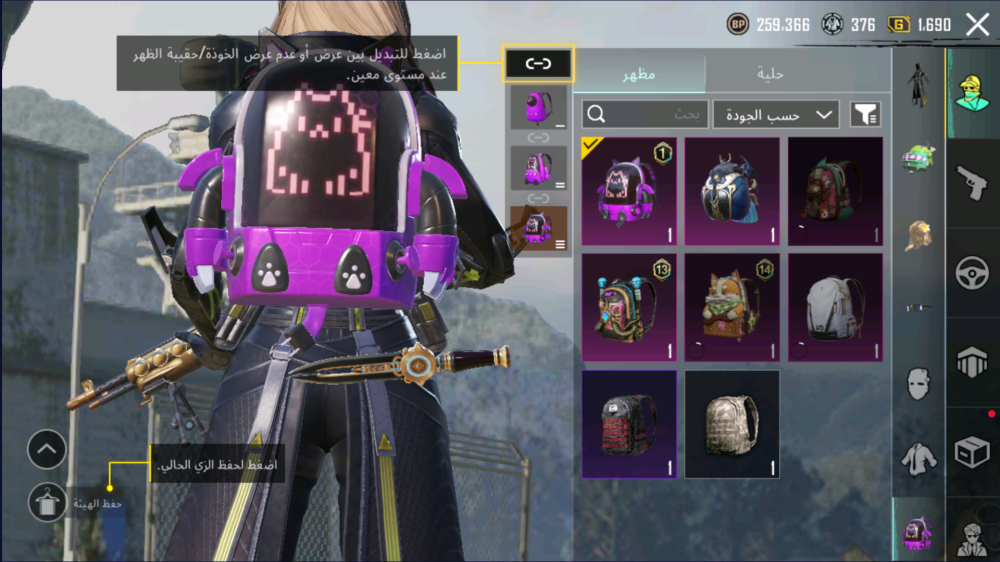
Task: Select the white backpack skin
Action: click(x=835, y=307)
